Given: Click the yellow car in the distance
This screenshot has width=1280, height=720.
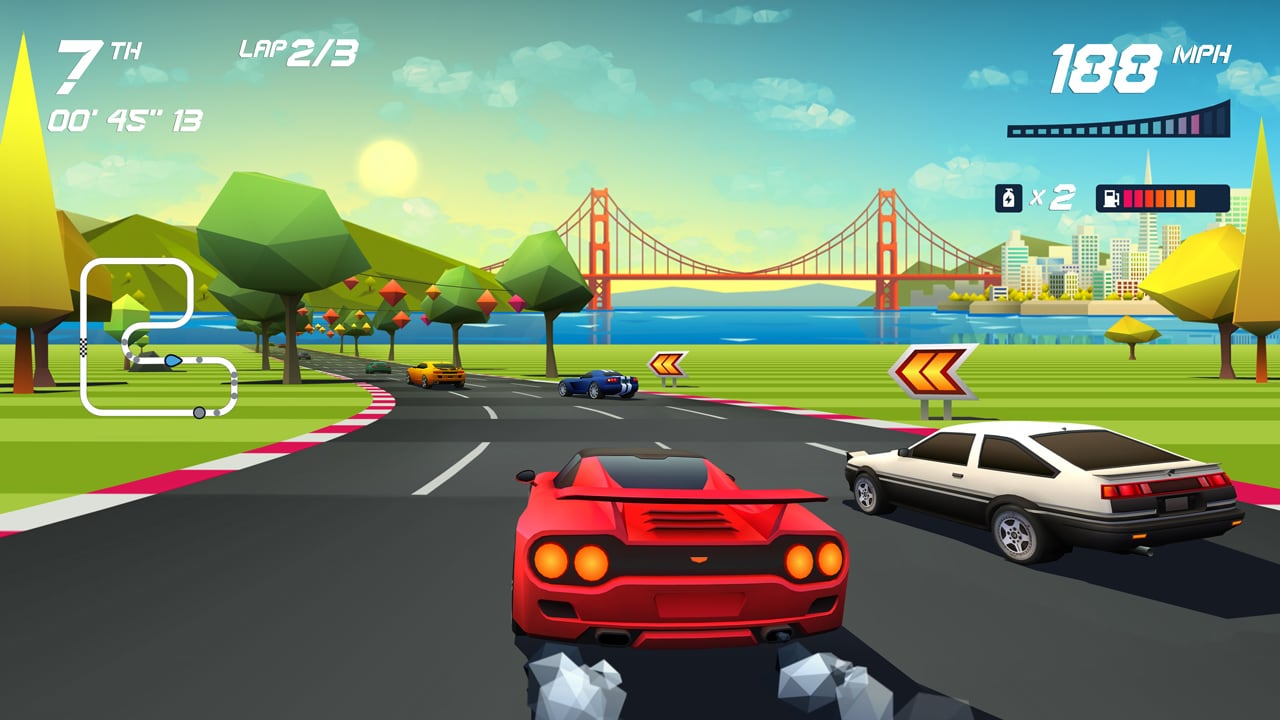Looking at the screenshot, I should pyautogui.click(x=434, y=372).
